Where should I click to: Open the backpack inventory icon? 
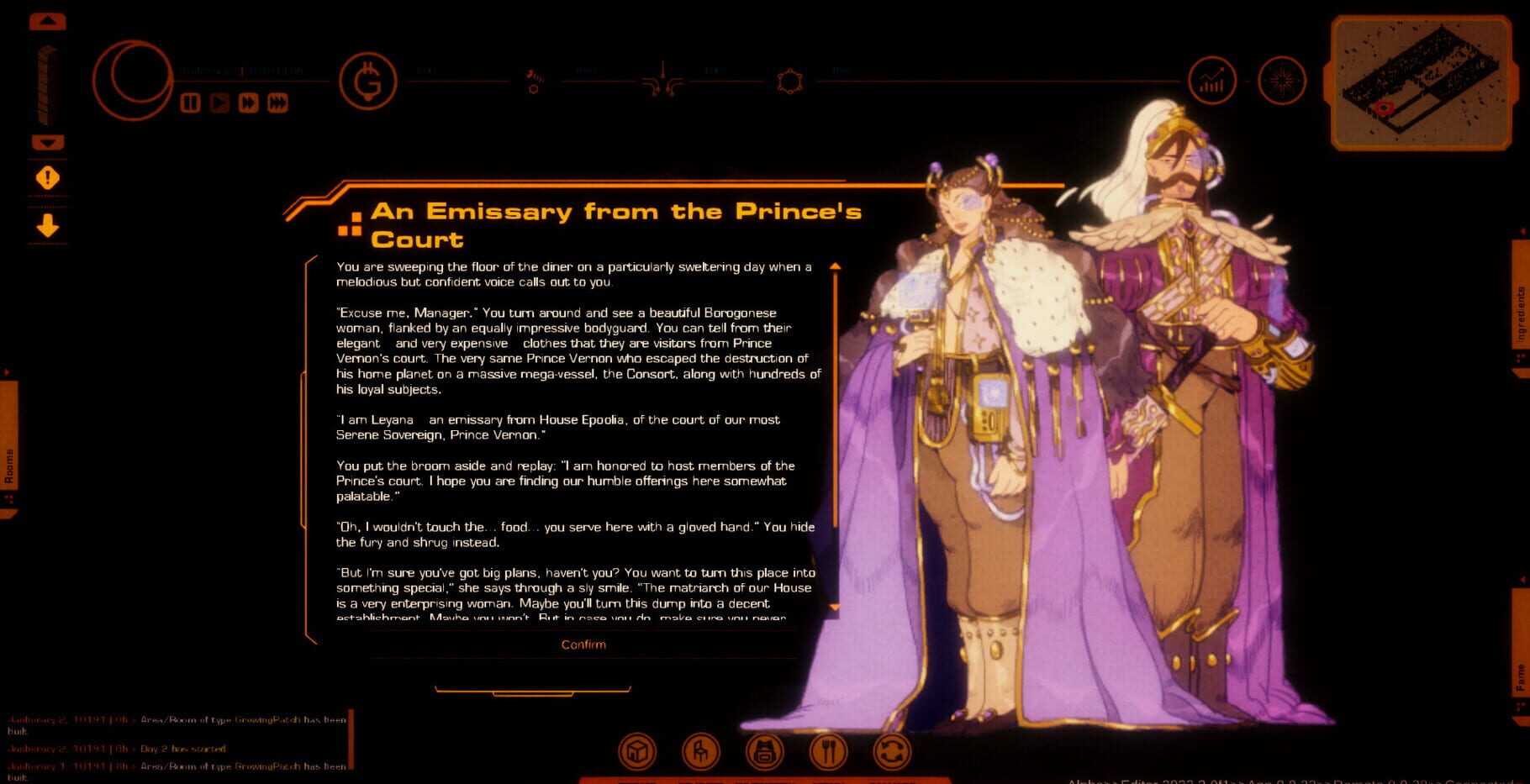click(763, 753)
